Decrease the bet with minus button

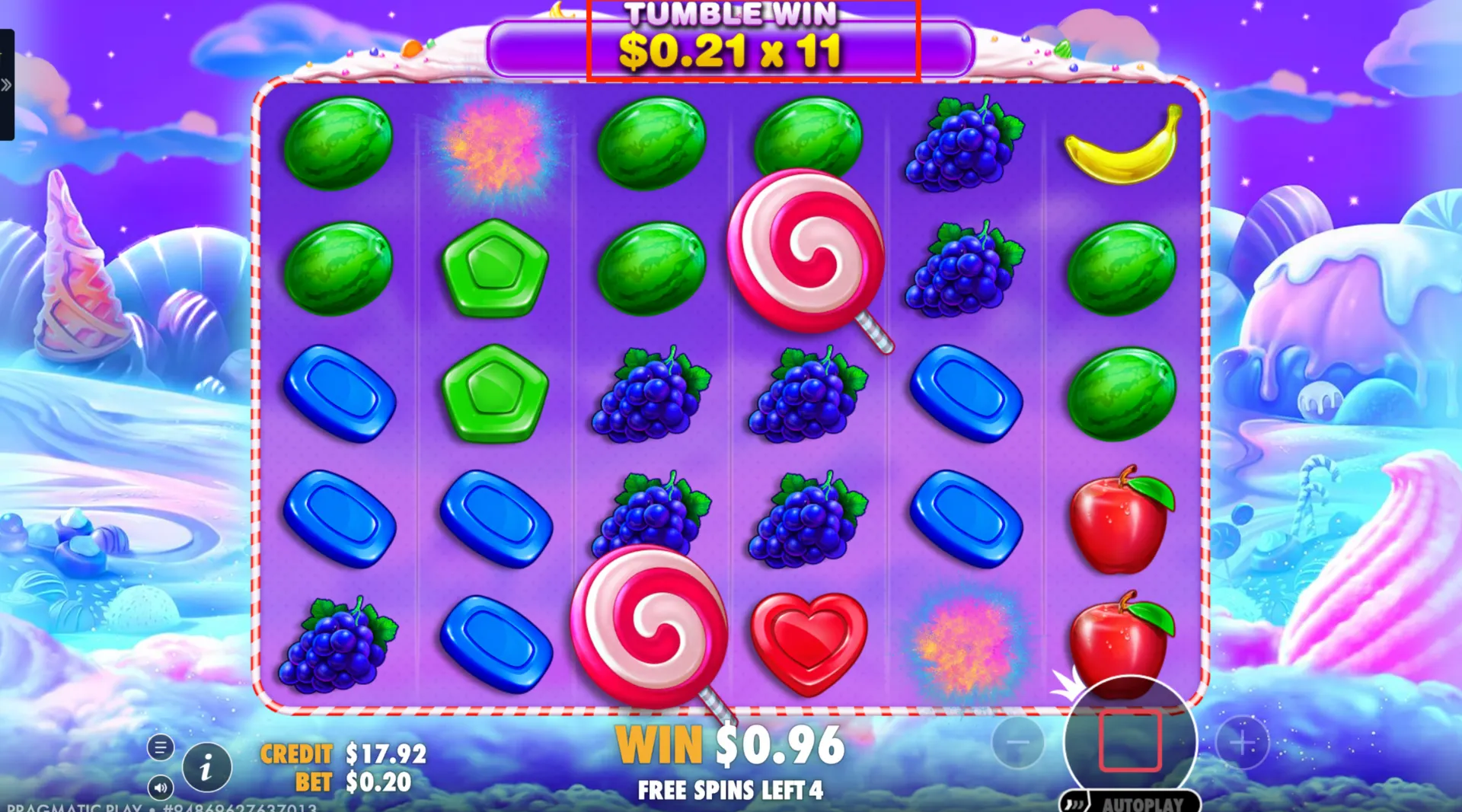click(1018, 742)
